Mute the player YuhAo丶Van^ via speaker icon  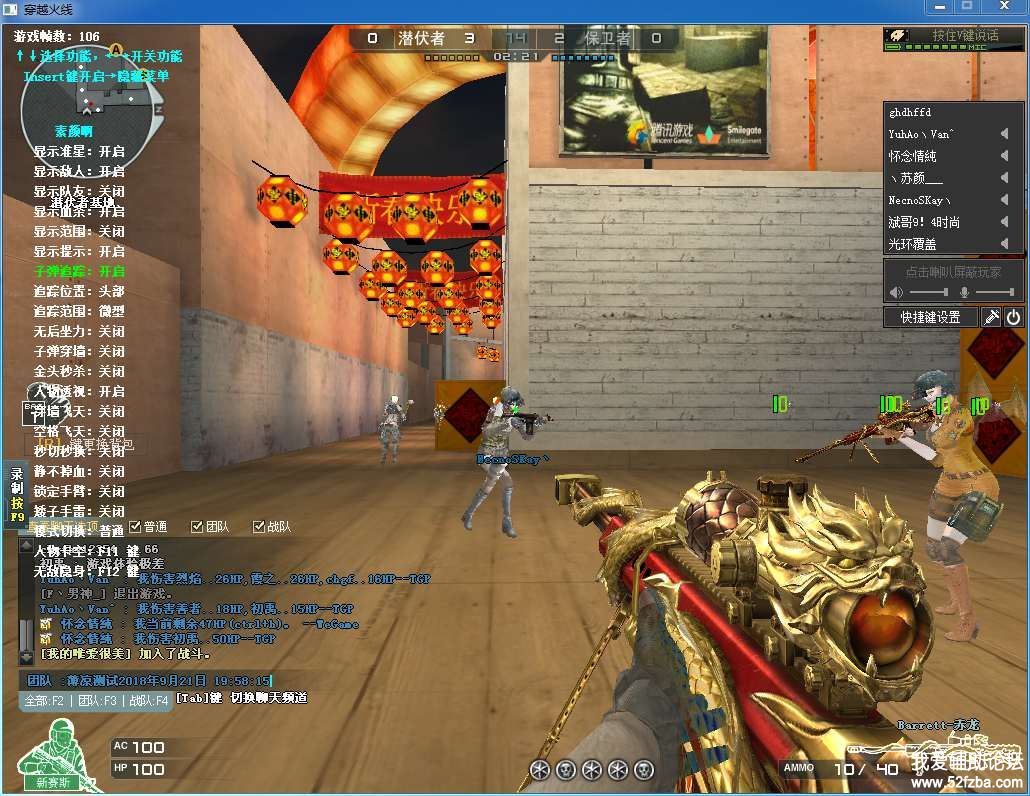pyautogui.click(x=1004, y=134)
